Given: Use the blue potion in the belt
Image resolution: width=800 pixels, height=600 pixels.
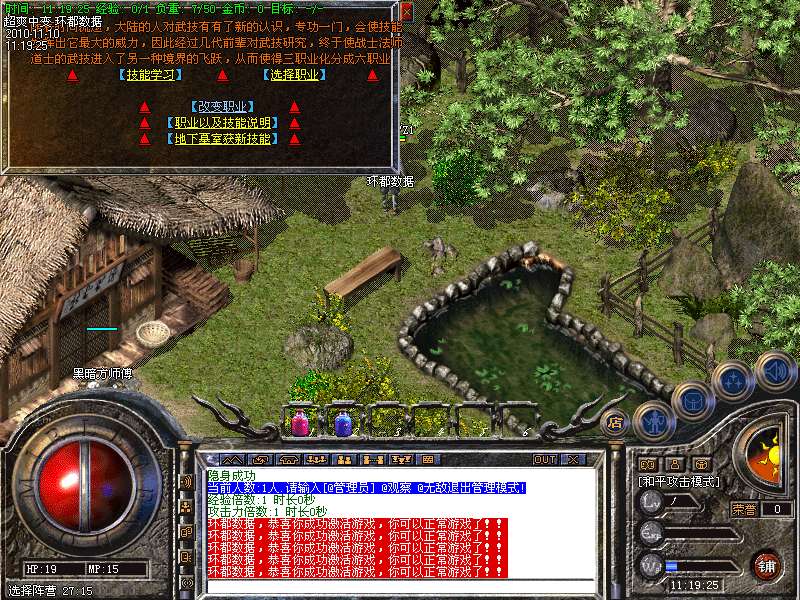Looking at the screenshot, I should (343, 422).
